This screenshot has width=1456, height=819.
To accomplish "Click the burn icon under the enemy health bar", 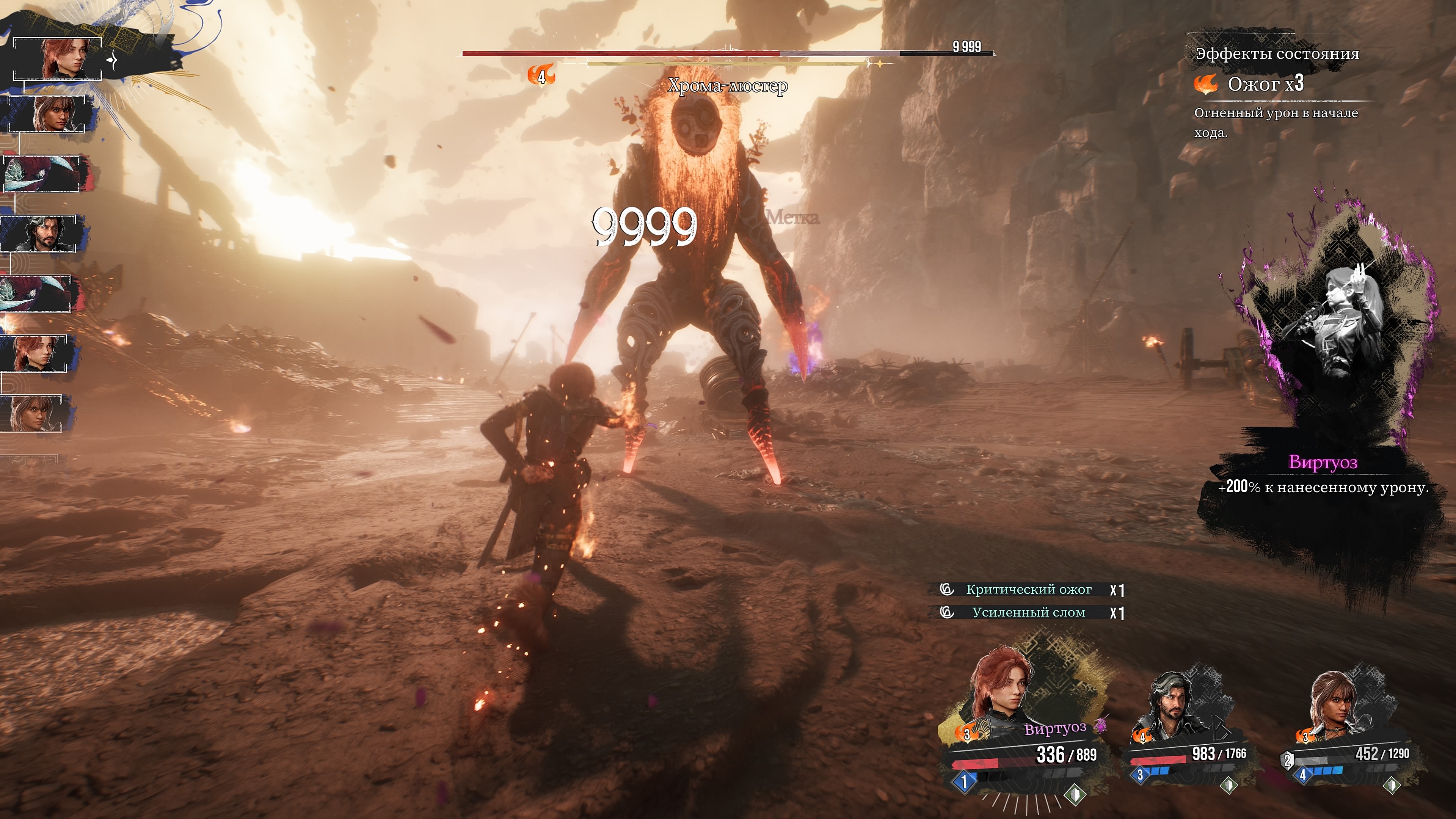I will click(541, 75).
